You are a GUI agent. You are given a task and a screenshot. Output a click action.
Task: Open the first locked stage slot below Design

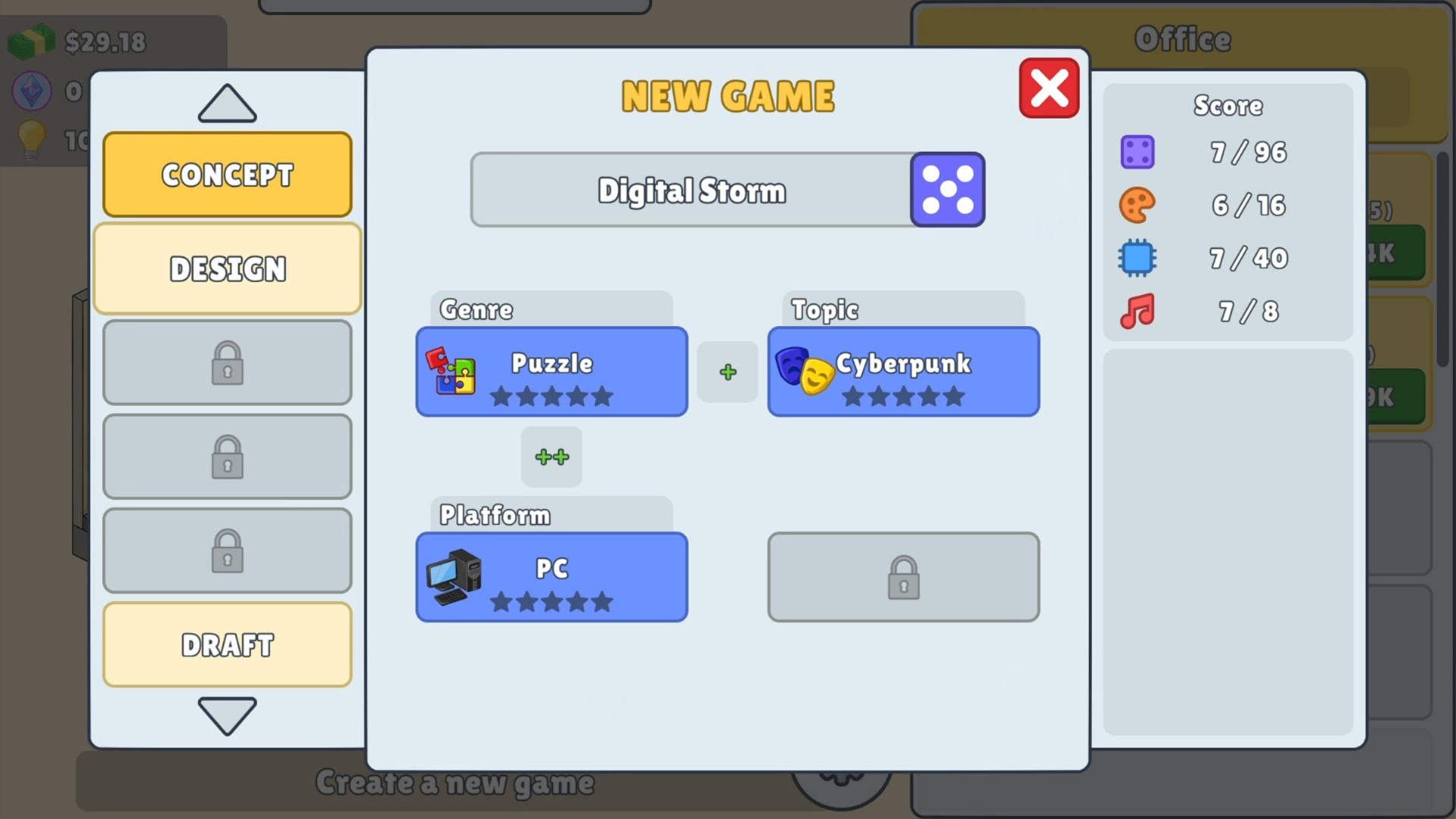coord(227,362)
